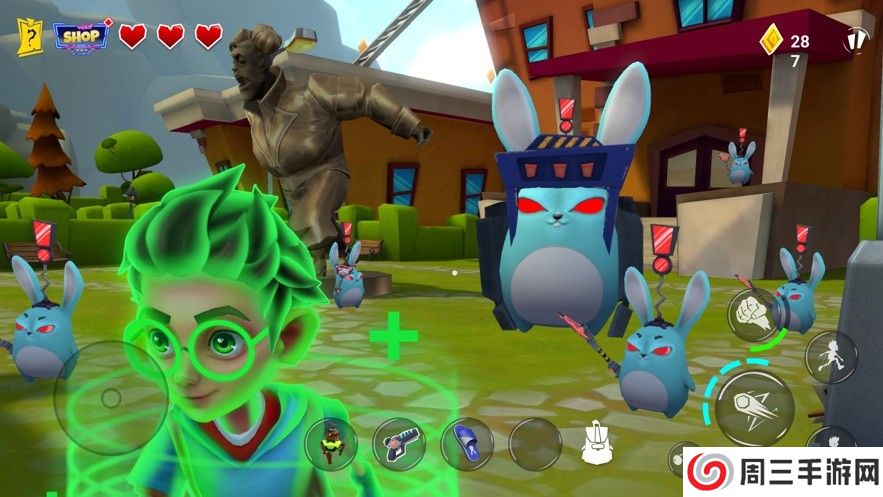This screenshot has height=497, width=883.
Task: Touch the virtual movement joystick
Action: (110, 398)
